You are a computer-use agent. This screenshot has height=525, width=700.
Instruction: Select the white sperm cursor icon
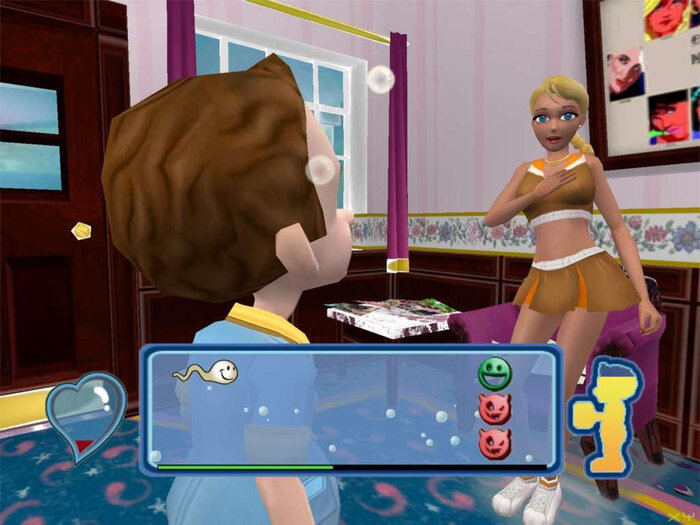click(209, 373)
